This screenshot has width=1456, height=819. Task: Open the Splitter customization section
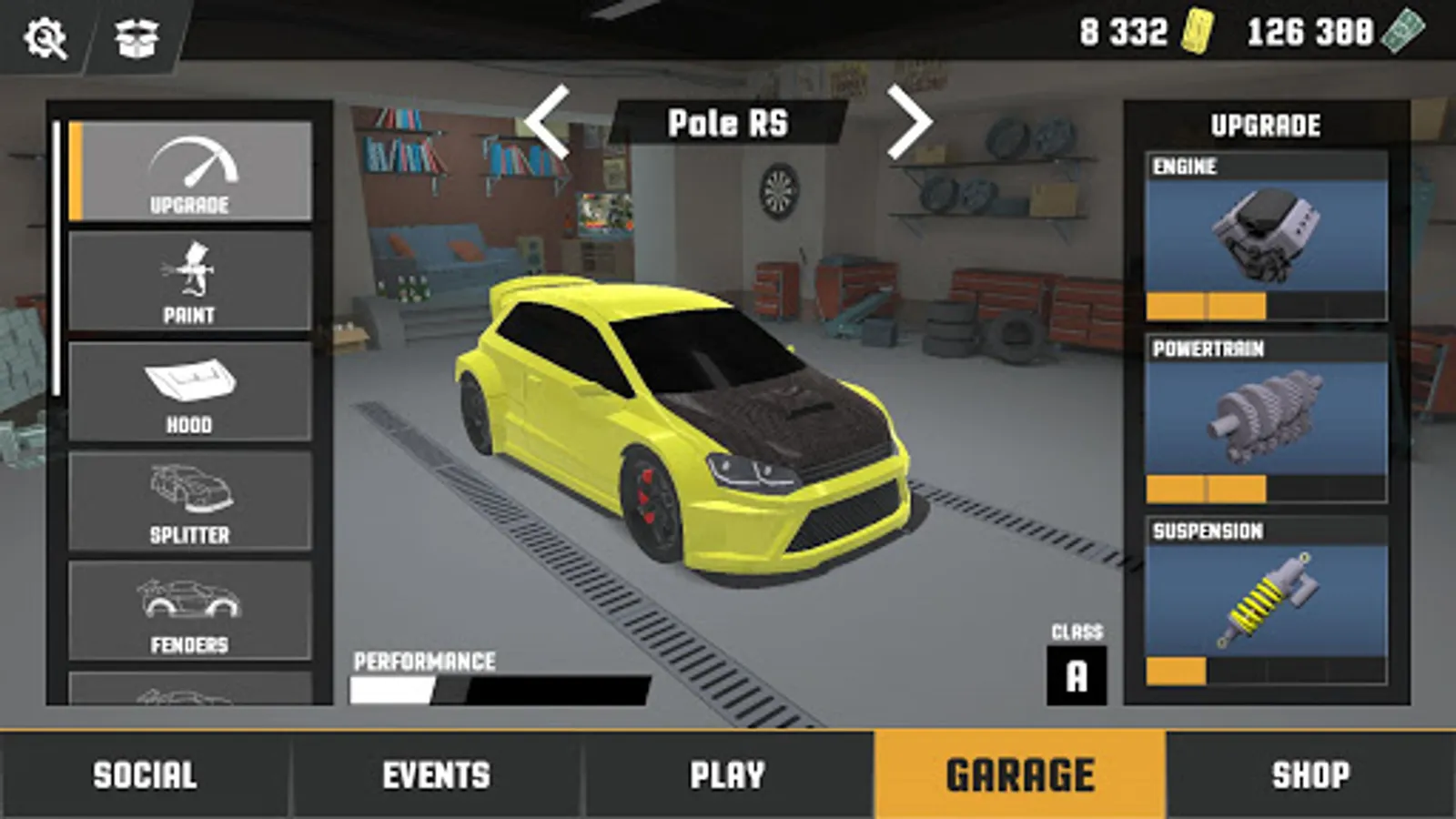189,496
